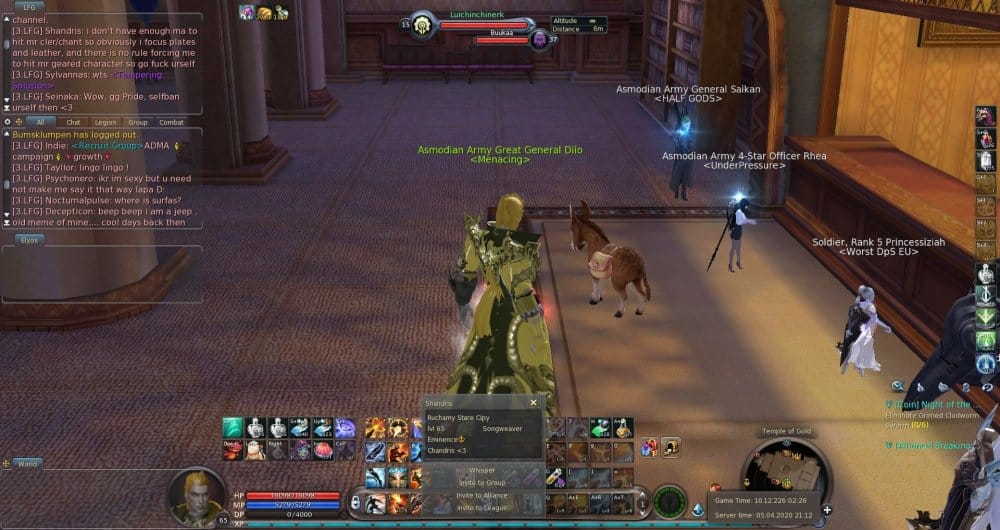1000x530 pixels.
Task: Switch to the LFG chat tab
Action: [x=28, y=7]
